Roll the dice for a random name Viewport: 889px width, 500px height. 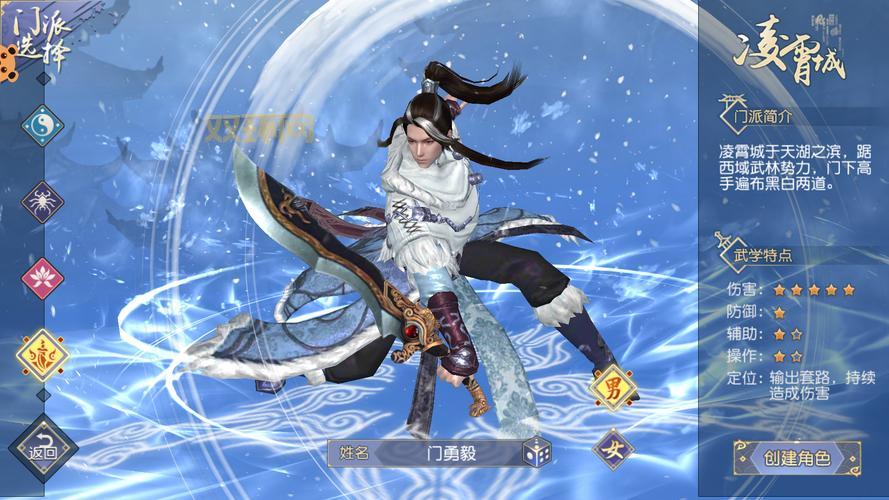[536, 453]
